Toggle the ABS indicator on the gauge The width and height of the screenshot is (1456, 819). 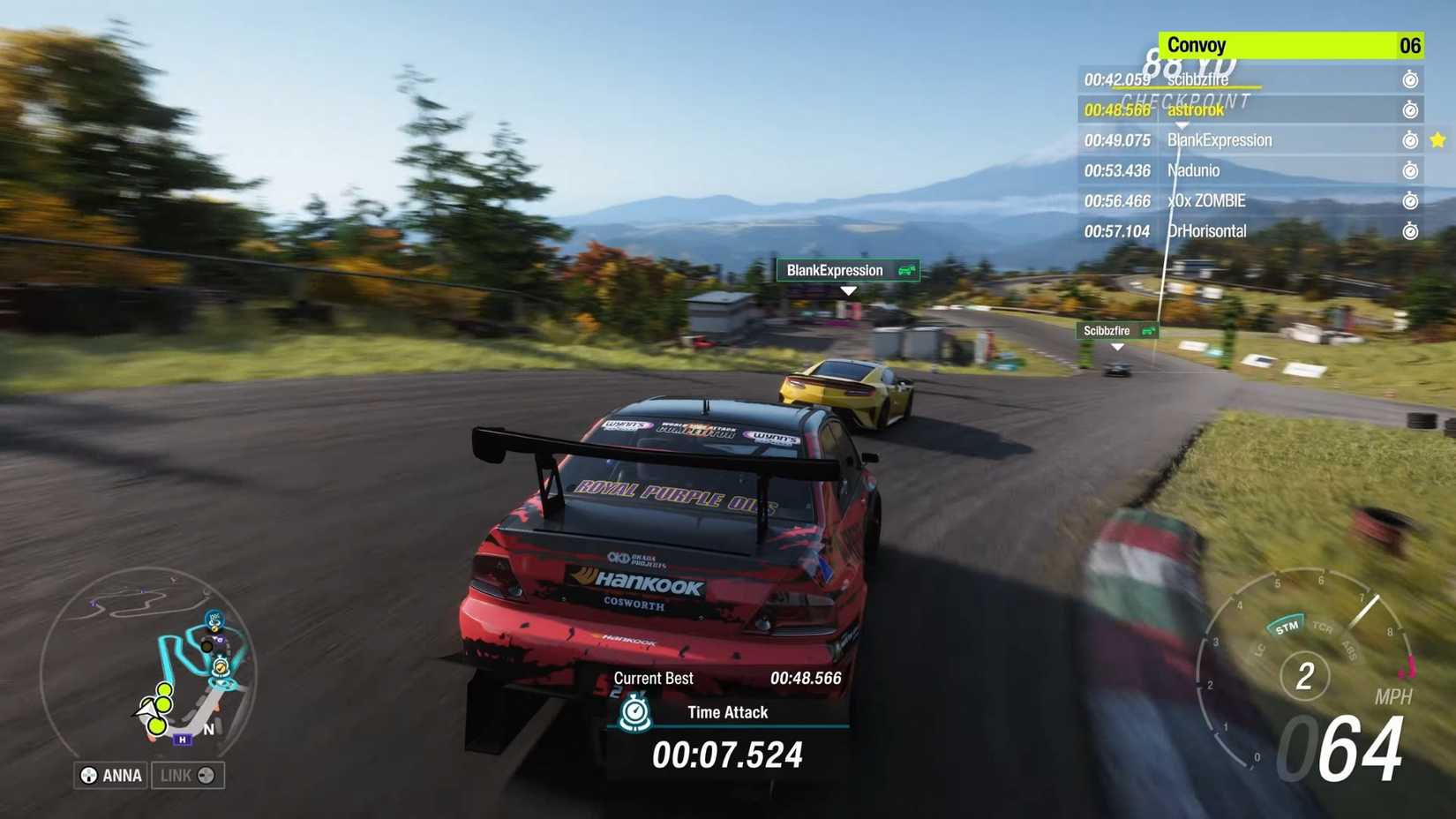pos(1348,650)
